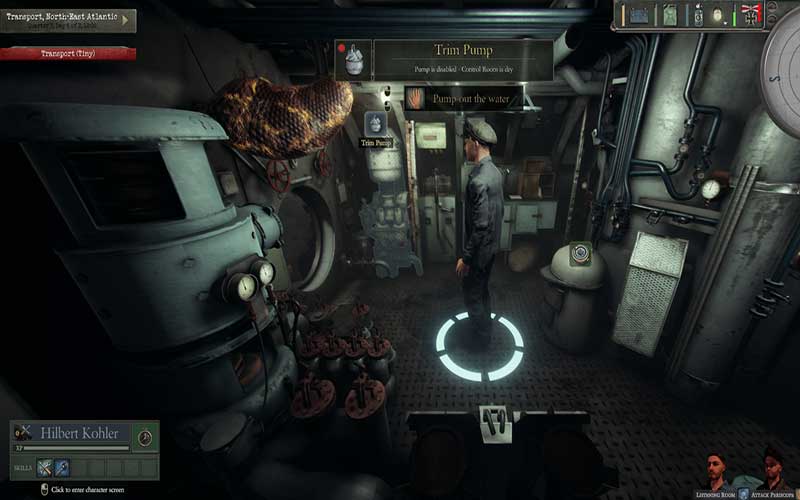
Task: Click the fuel canister icon in resource bar
Action: click(x=669, y=16)
